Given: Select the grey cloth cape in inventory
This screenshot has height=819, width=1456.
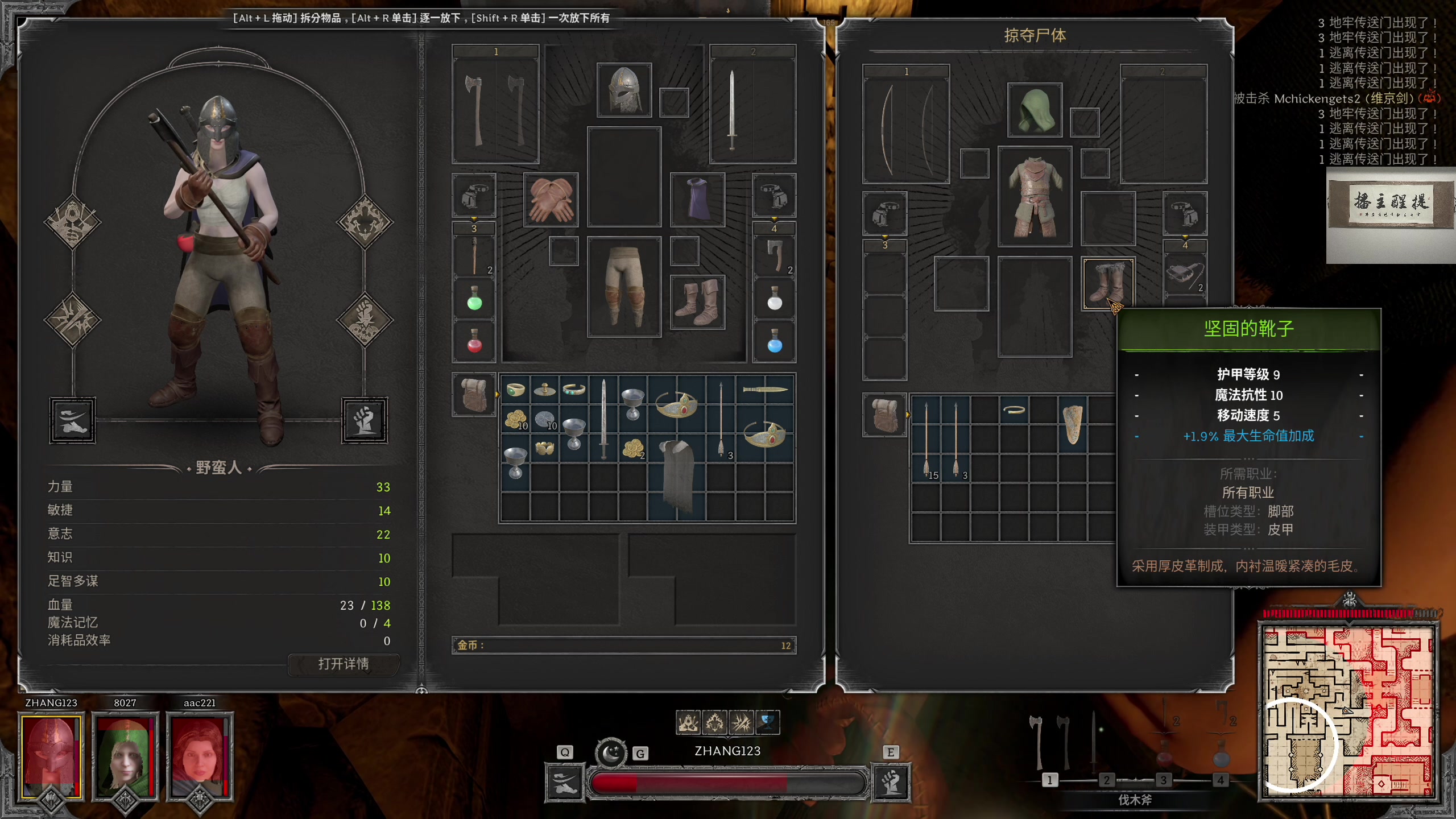Looking at the screenshot, I should click(677, 477).
